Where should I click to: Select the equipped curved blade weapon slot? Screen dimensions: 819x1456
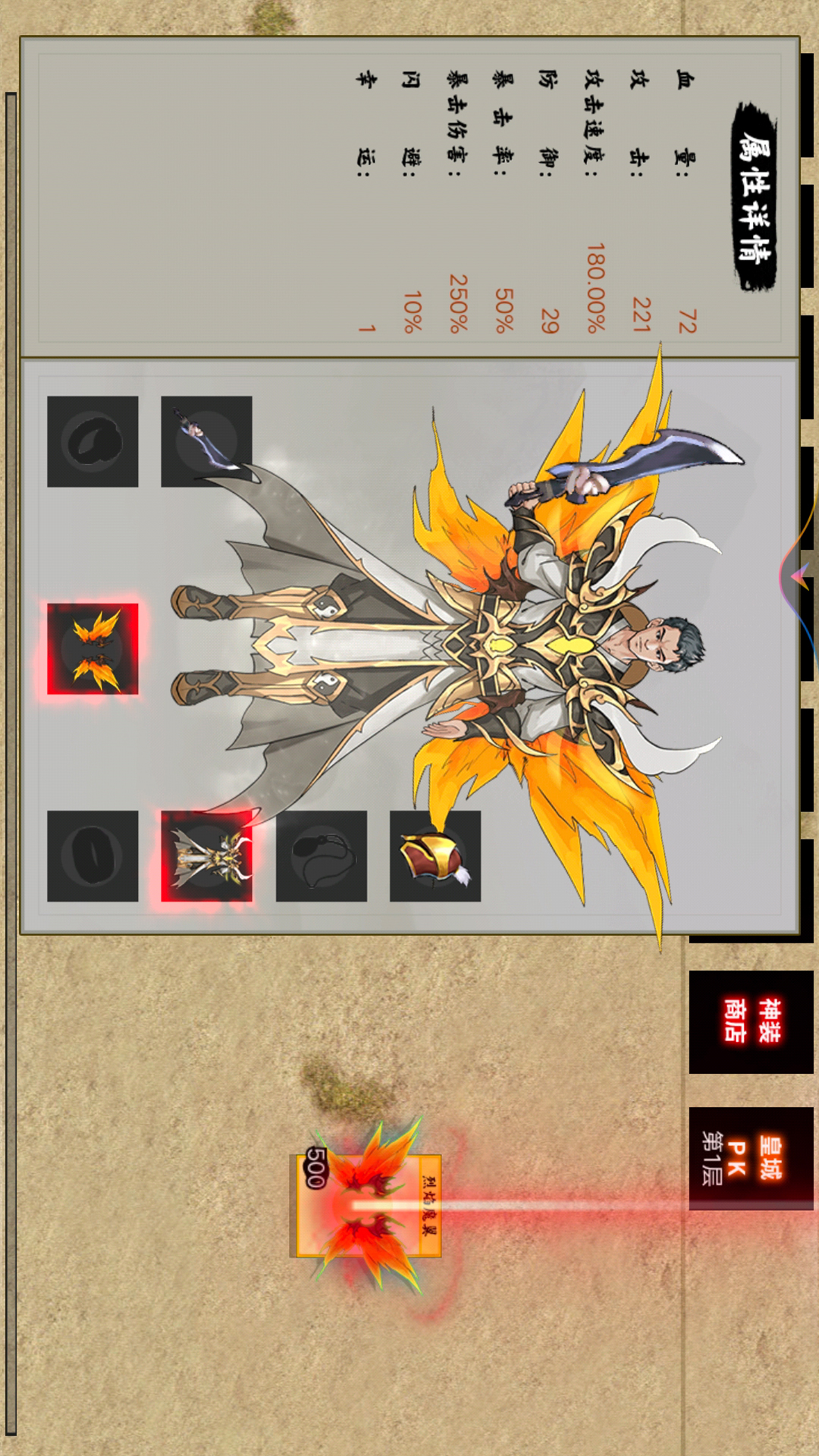pos(206,441)
